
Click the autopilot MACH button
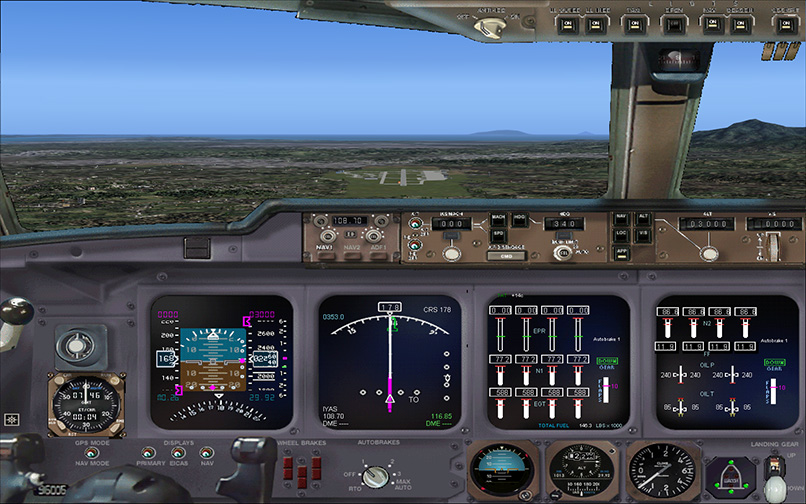pos(498,218)
